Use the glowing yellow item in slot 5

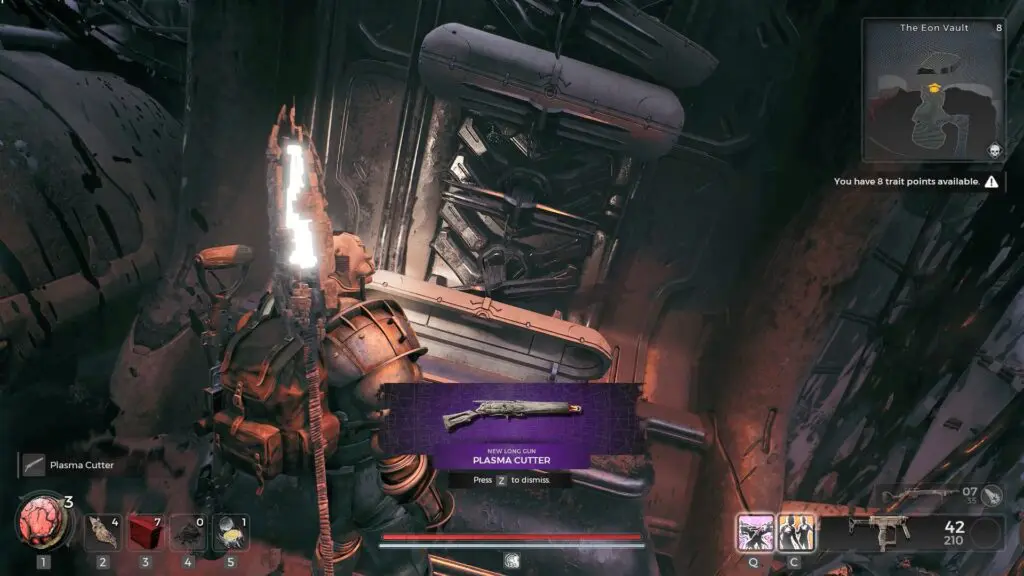230,533
